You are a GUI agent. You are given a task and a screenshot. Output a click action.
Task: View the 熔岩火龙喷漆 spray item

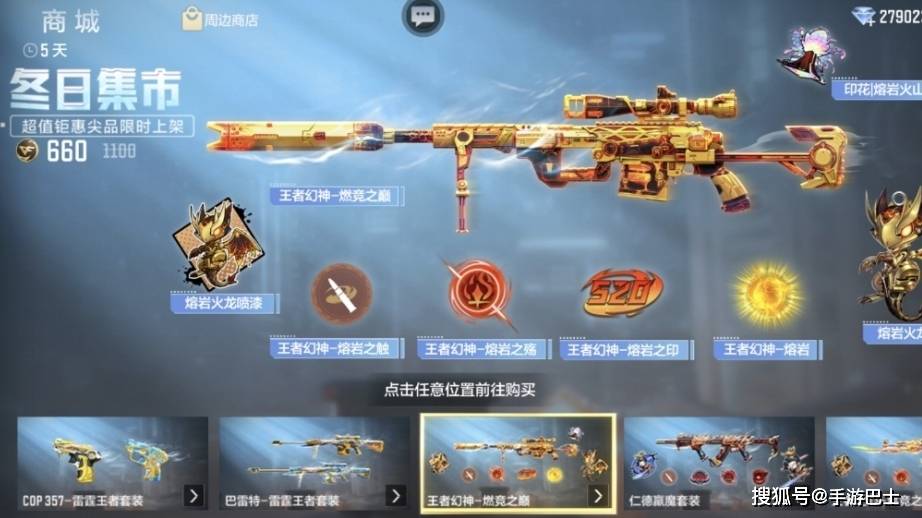214,250
